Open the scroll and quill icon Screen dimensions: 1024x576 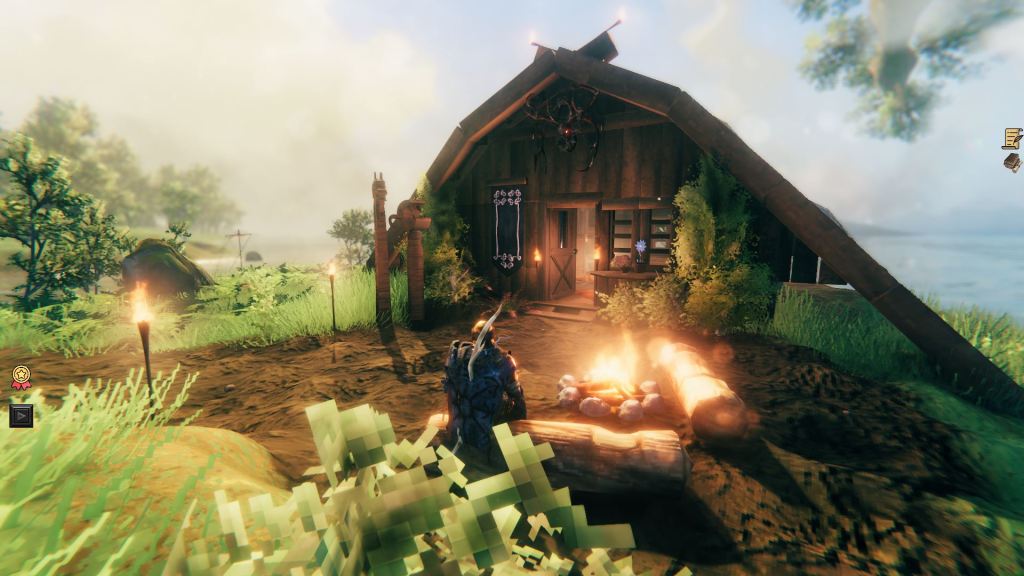coord(1012,138)
